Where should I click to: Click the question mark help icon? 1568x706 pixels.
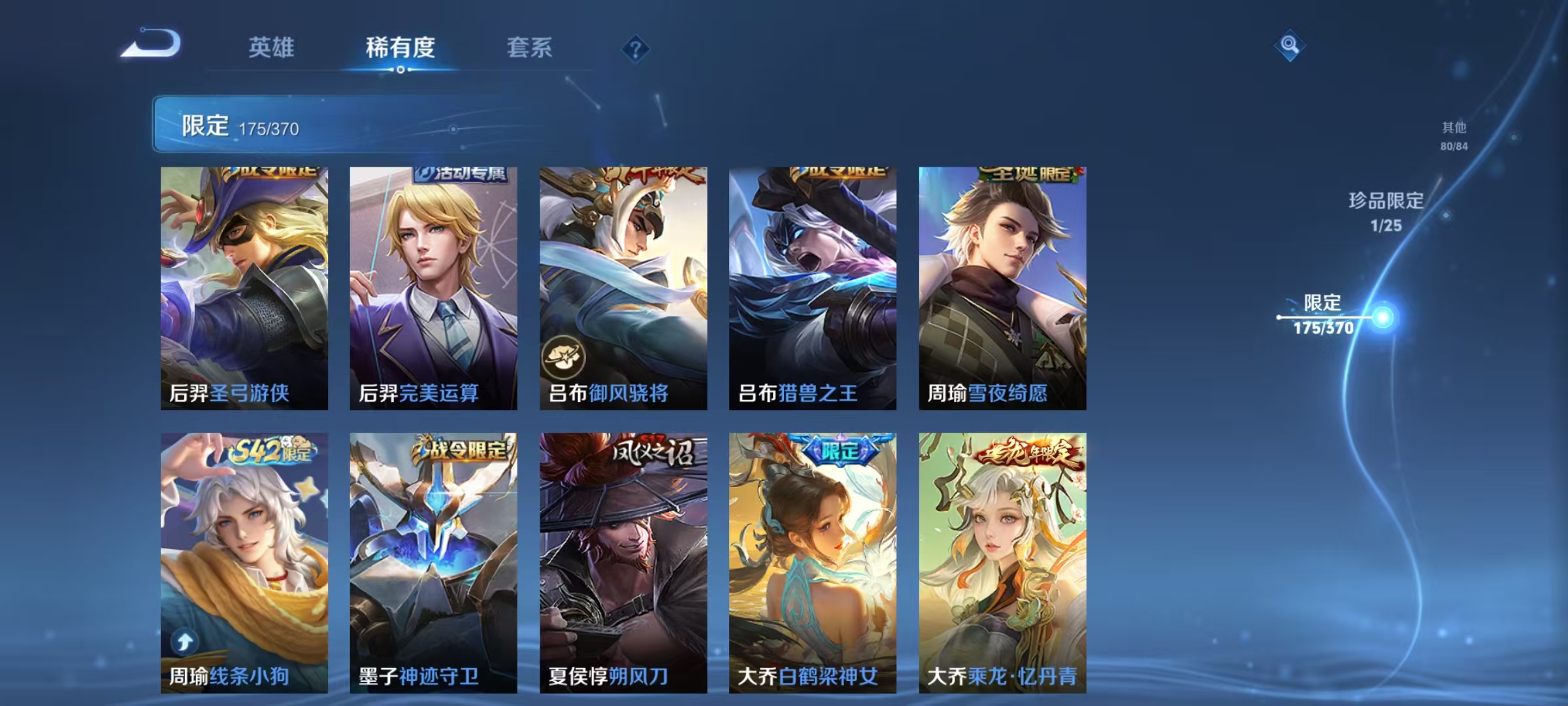pyautogui.click(x=637, y=50)
